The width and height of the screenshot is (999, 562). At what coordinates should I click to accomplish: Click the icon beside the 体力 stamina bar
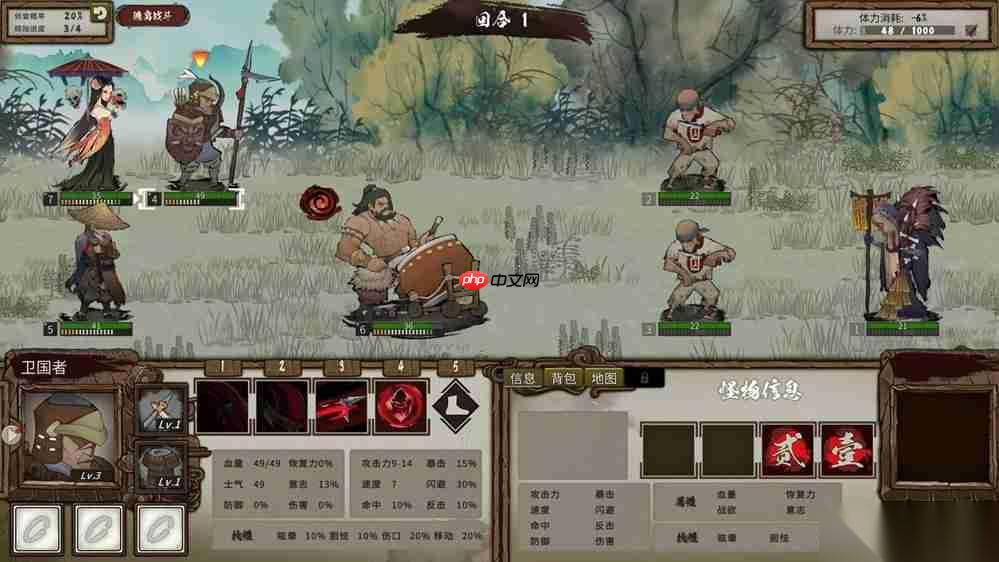point(970,31)
